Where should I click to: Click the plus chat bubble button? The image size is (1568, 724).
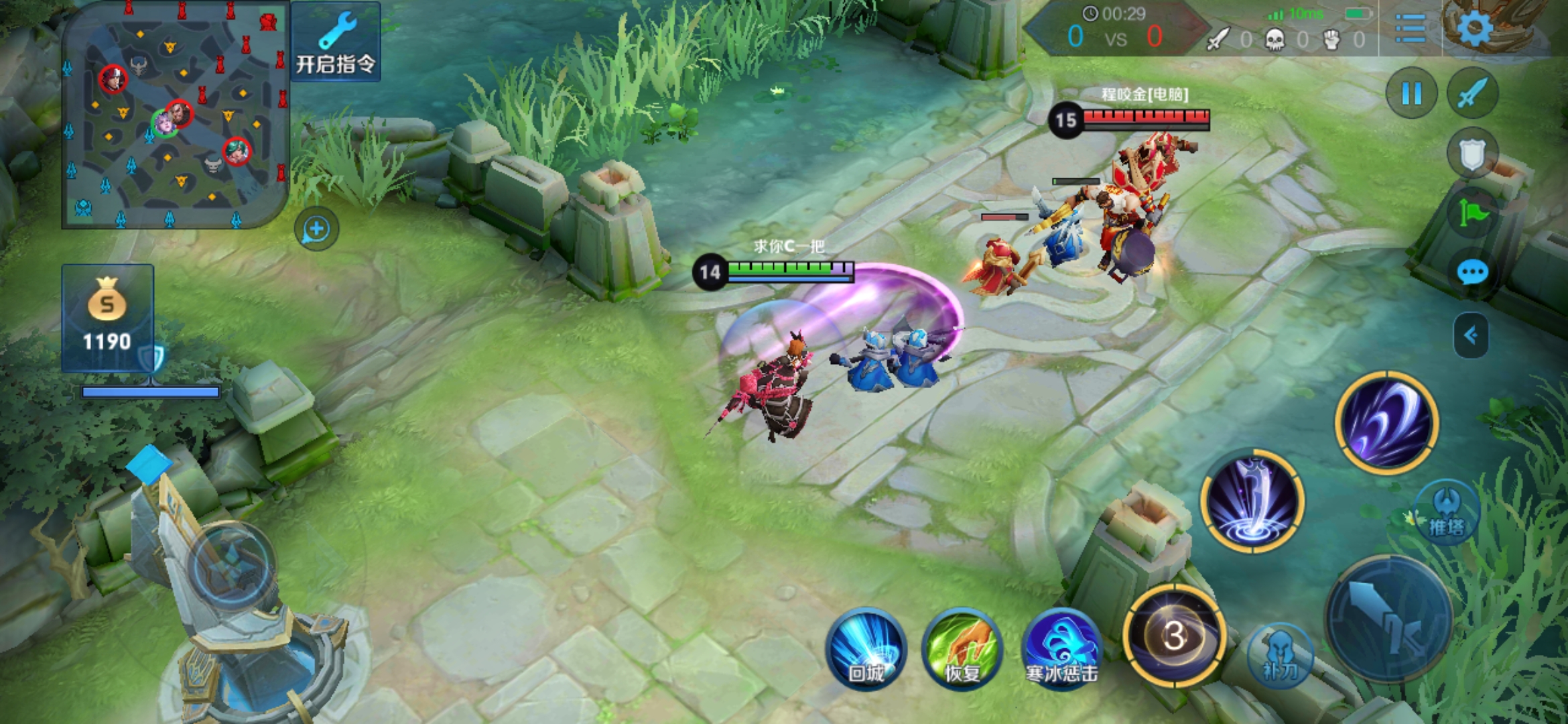[316, 229]
